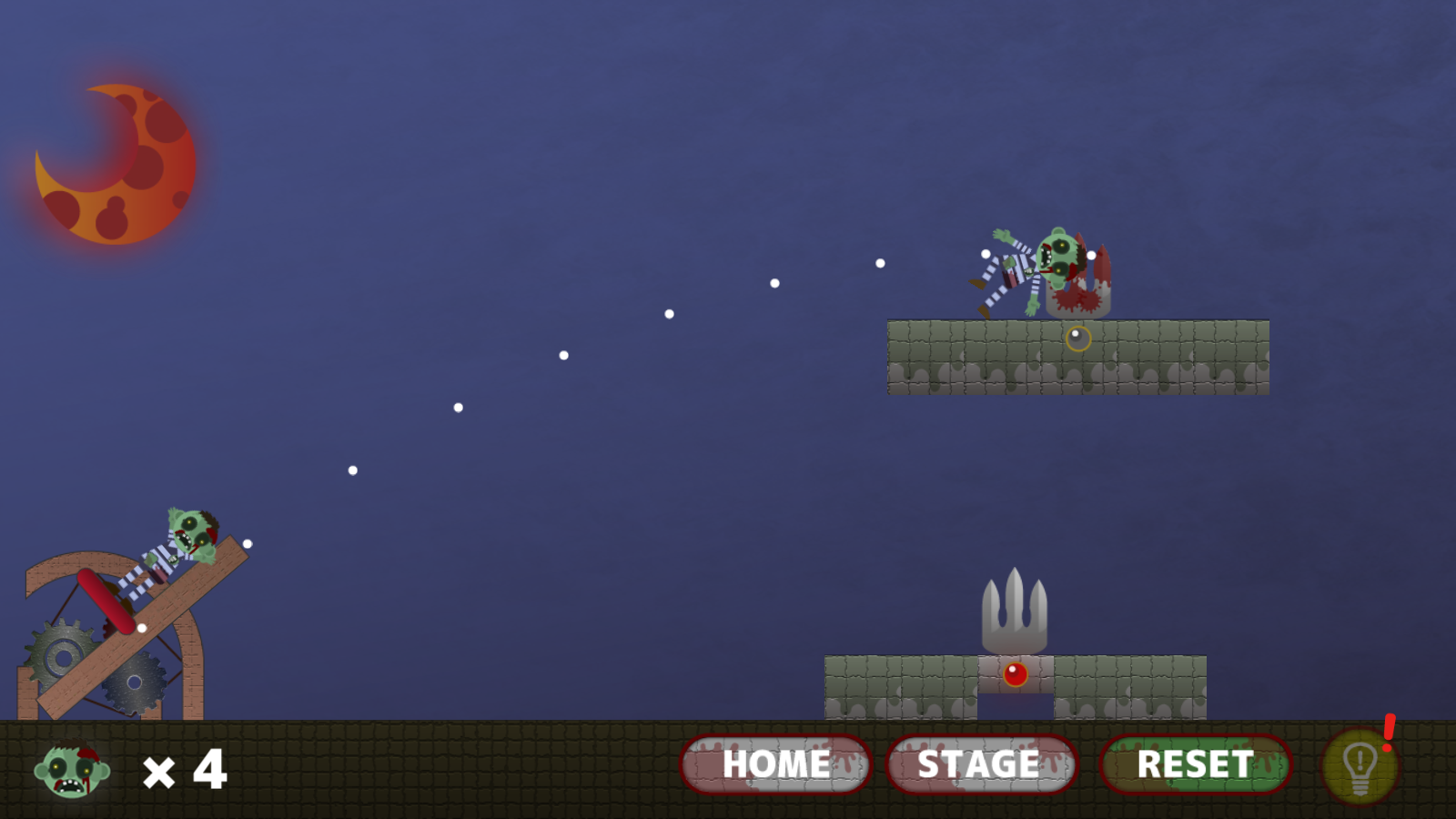Open the STAGE select menu
This screenshot has width=1456, height=819.
tap(981, 764)
